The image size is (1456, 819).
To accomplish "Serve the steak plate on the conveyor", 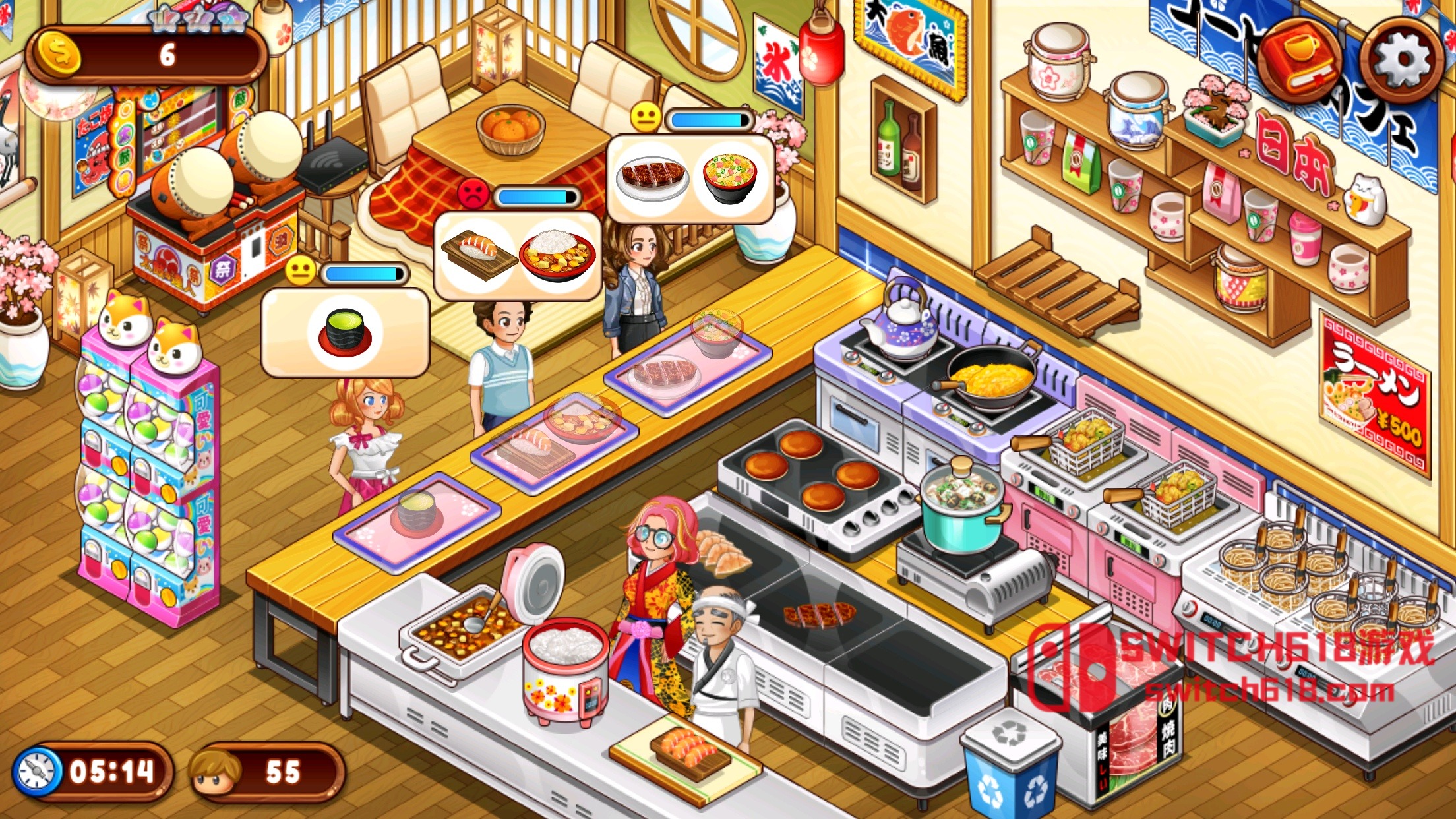I will [x=663, y=373].
